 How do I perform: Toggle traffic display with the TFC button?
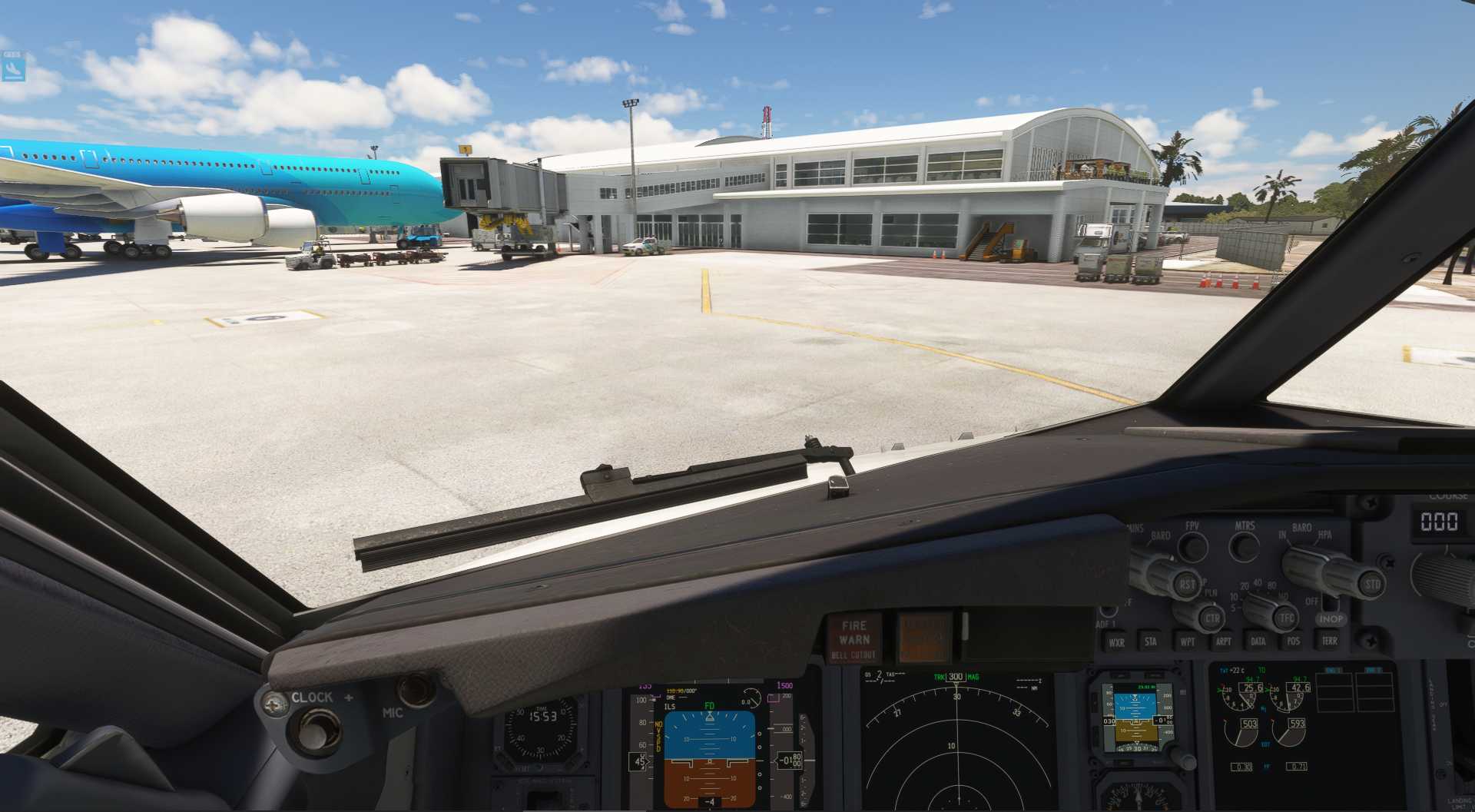pyautogui.click(x=1287, y=618)
